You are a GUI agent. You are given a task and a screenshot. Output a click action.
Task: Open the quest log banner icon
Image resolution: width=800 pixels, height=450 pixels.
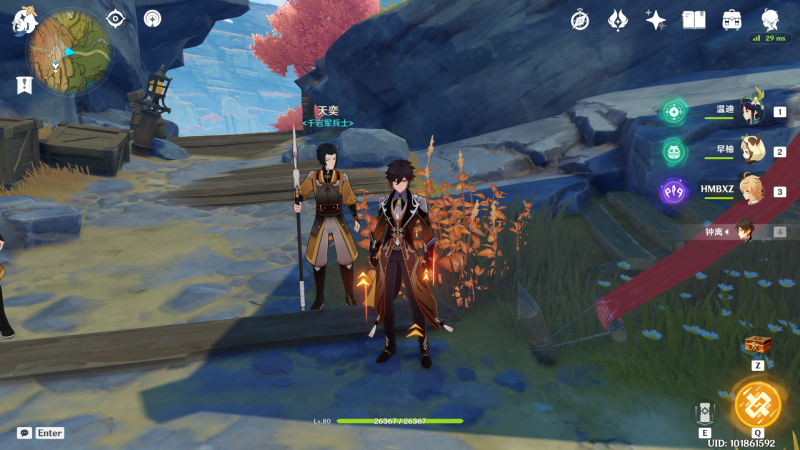[x=24, y=86]
